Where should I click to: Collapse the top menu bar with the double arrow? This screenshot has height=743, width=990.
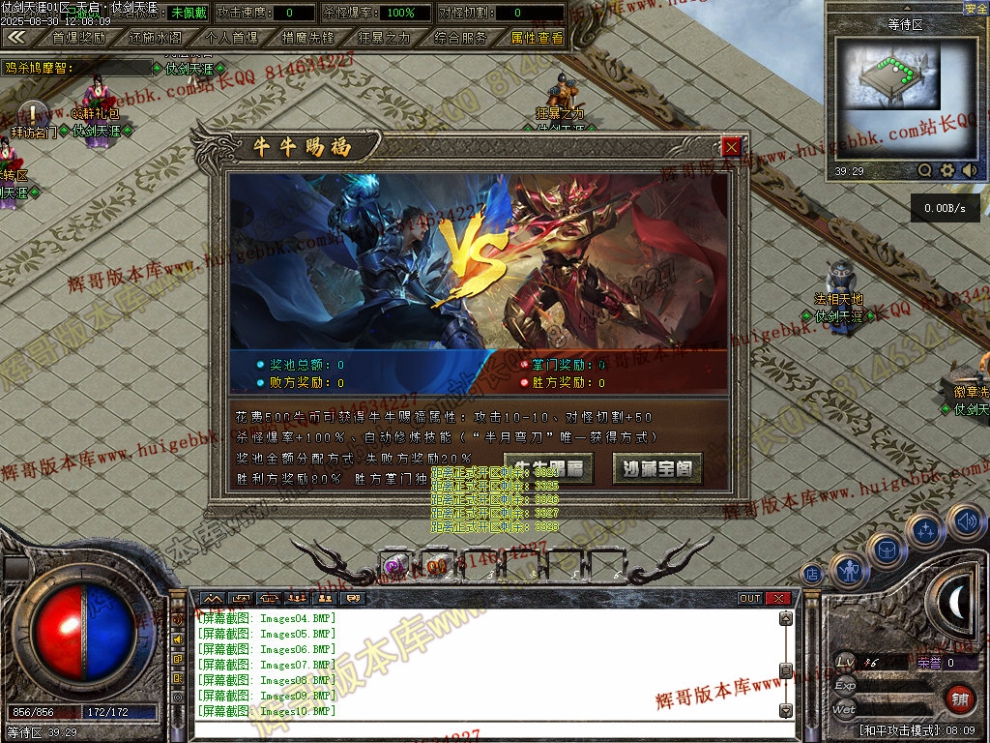[x=16, y=37]
